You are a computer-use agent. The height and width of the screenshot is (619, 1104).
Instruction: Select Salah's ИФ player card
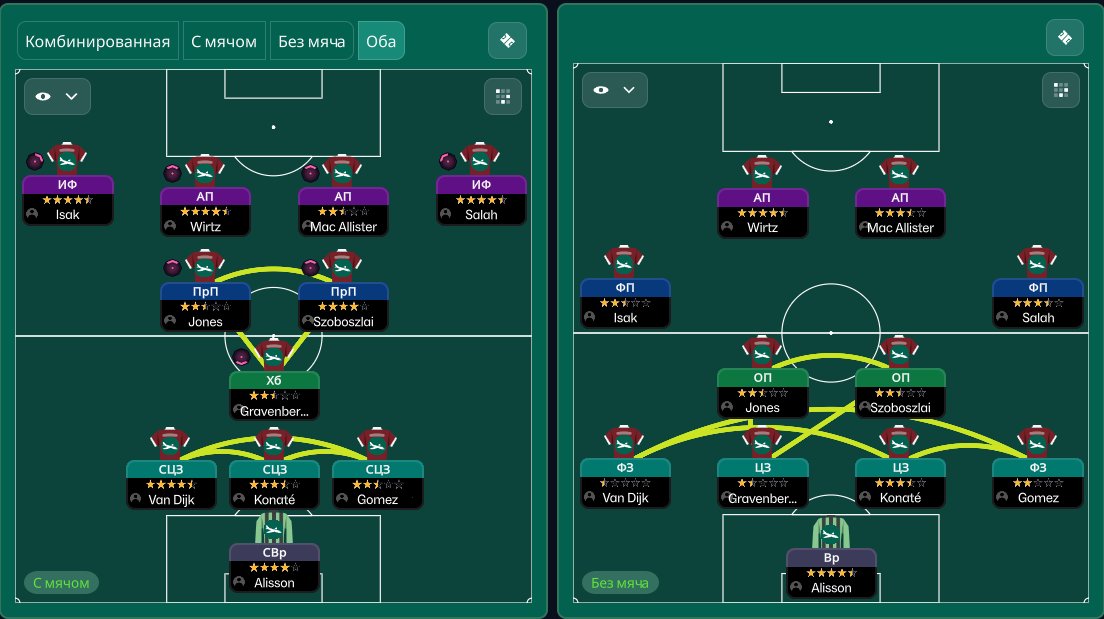click(x=481, y=199)
